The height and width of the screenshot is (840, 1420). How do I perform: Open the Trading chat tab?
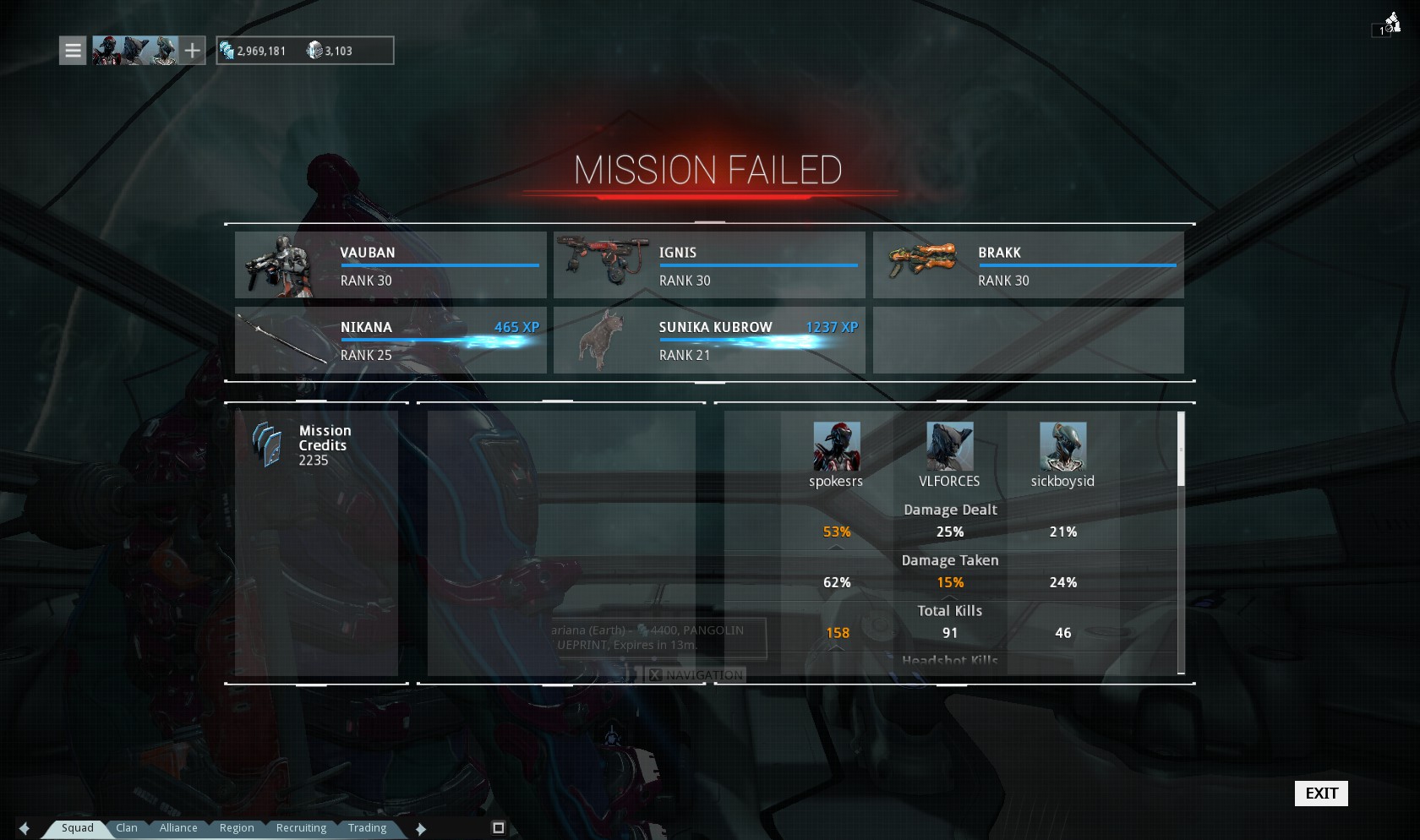pos(367,828)
